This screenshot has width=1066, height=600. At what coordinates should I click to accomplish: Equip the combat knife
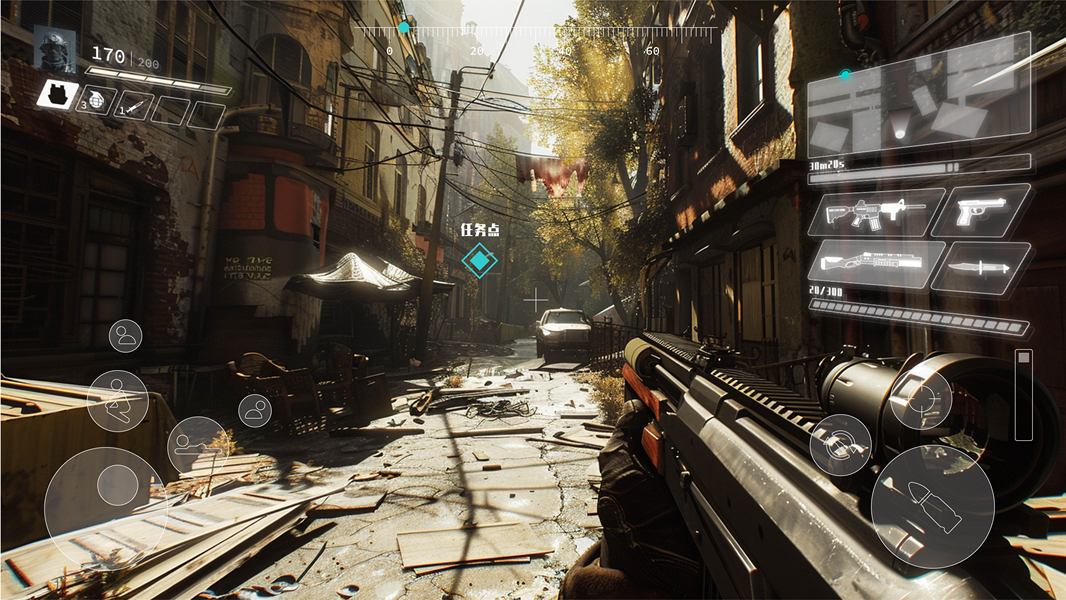[x=980, y=268]
